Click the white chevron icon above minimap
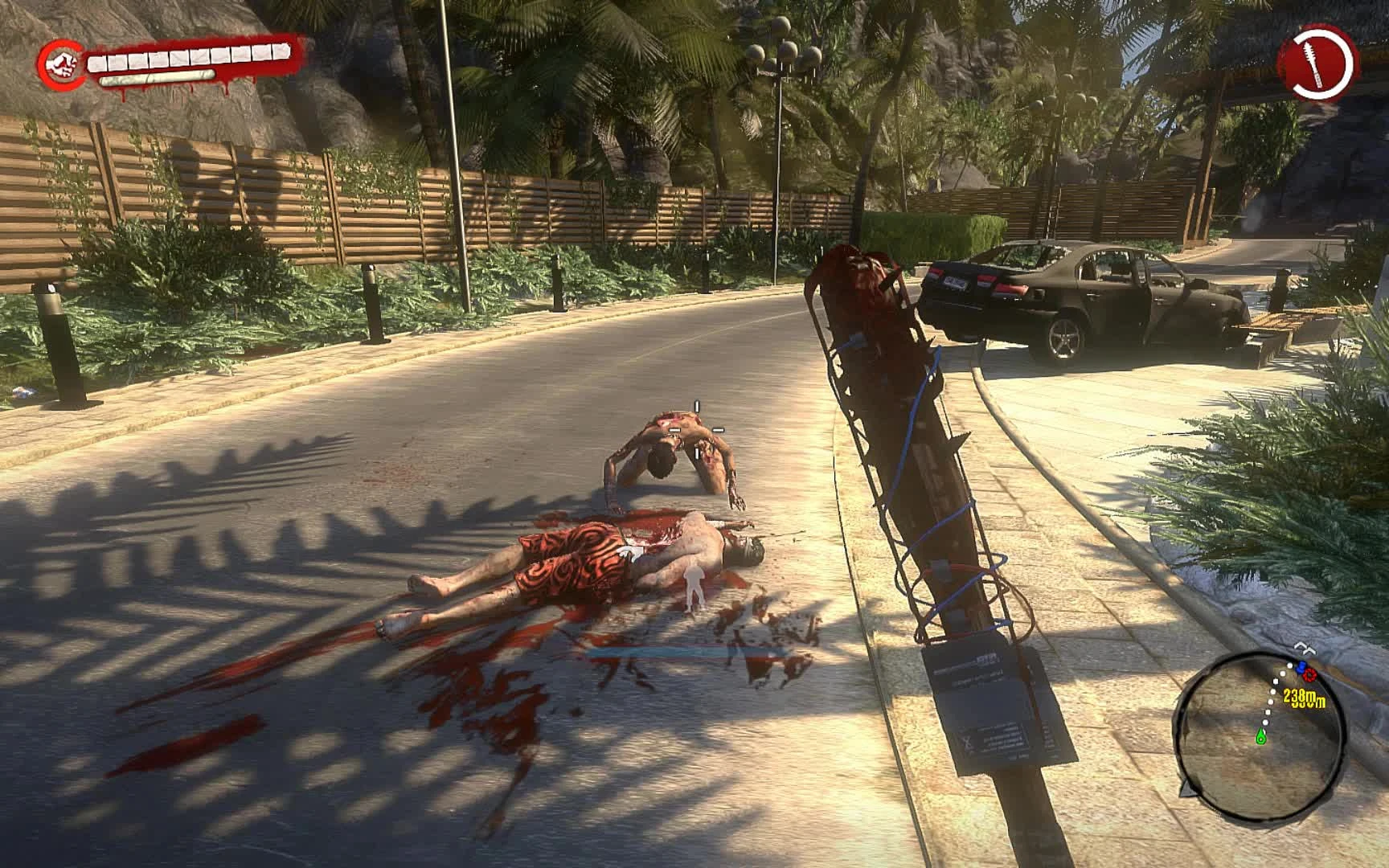Viewport: 1389px width, 868px height. click(1304, 648)
